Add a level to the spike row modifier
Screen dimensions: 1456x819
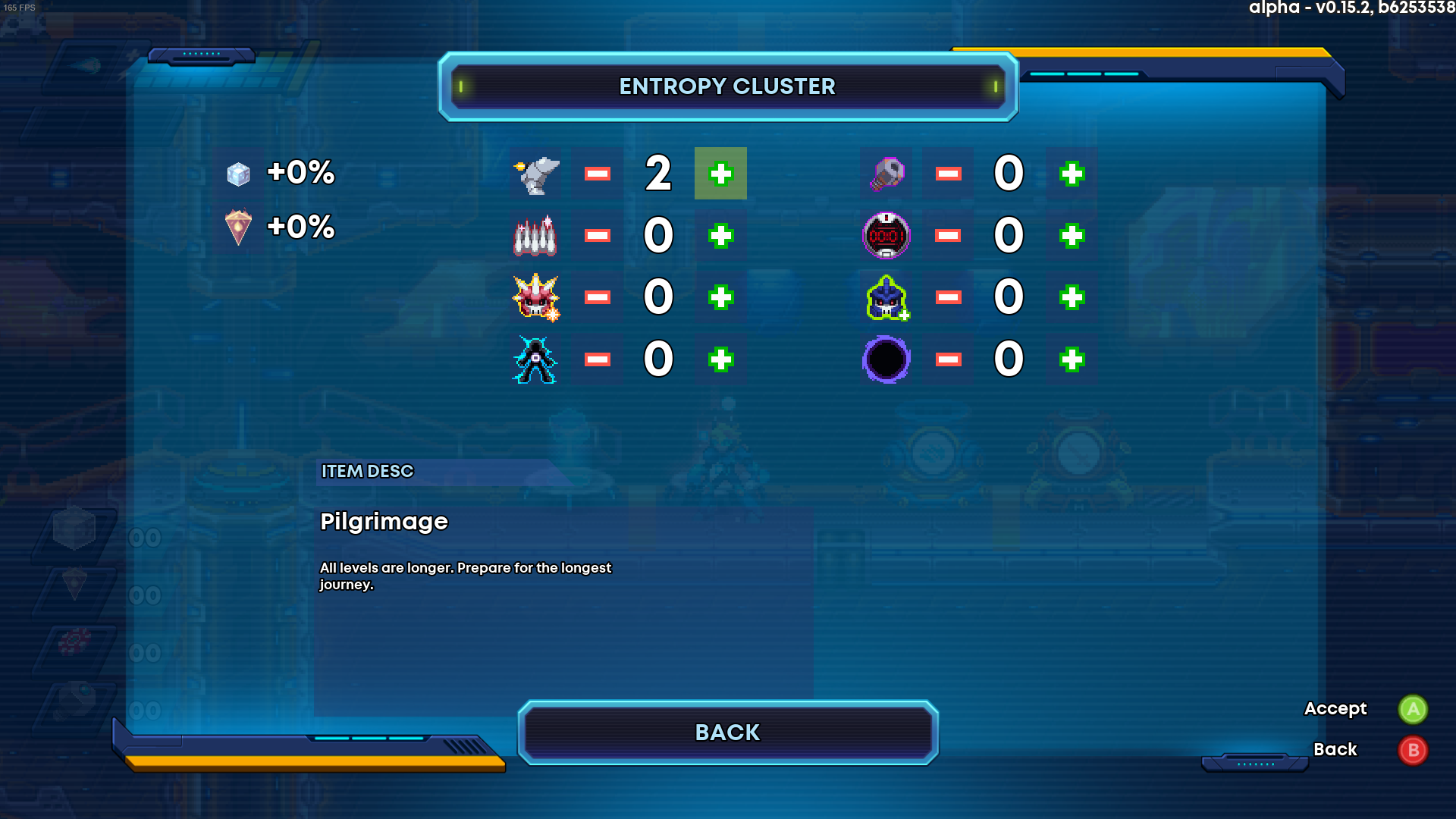point(720,236)
